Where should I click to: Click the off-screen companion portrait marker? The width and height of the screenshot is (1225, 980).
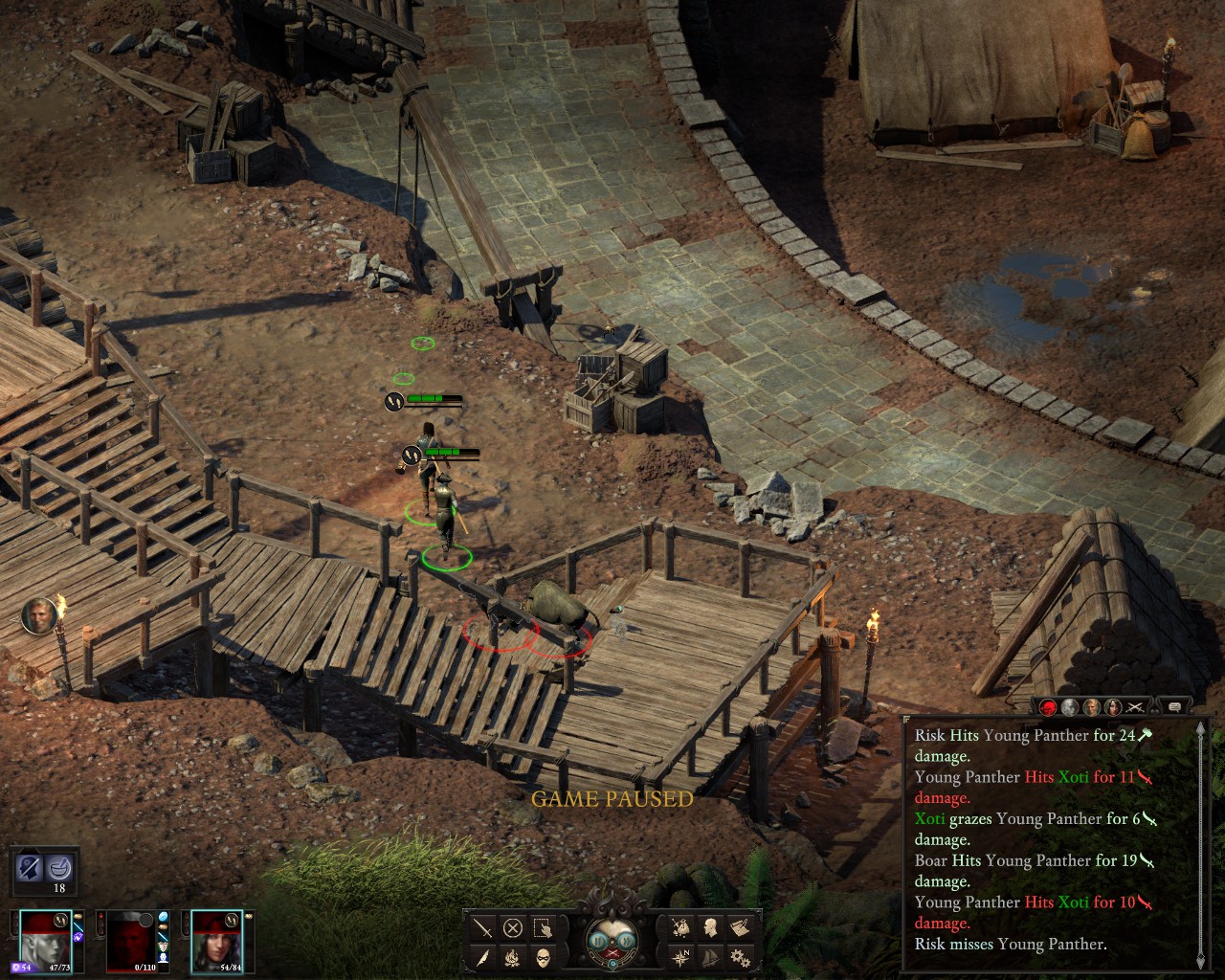[x=39, y=614]
